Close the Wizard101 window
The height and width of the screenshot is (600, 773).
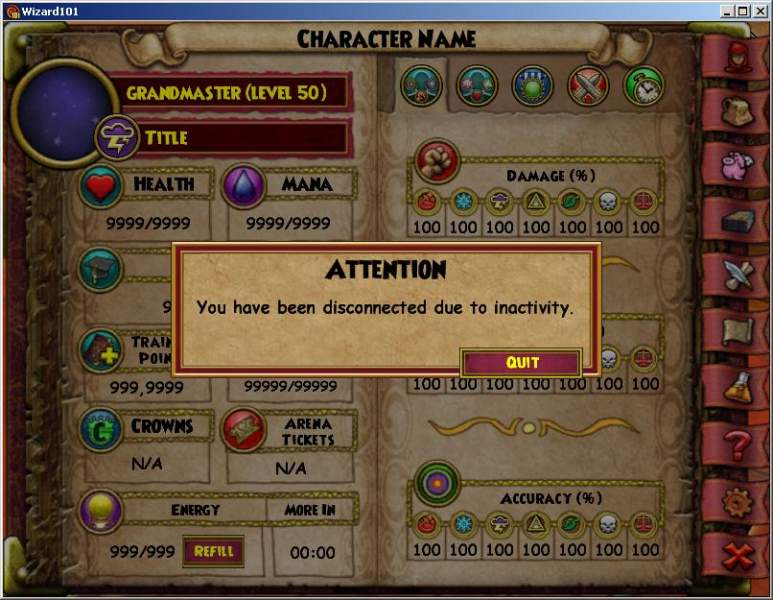click(x=759, y=11)
